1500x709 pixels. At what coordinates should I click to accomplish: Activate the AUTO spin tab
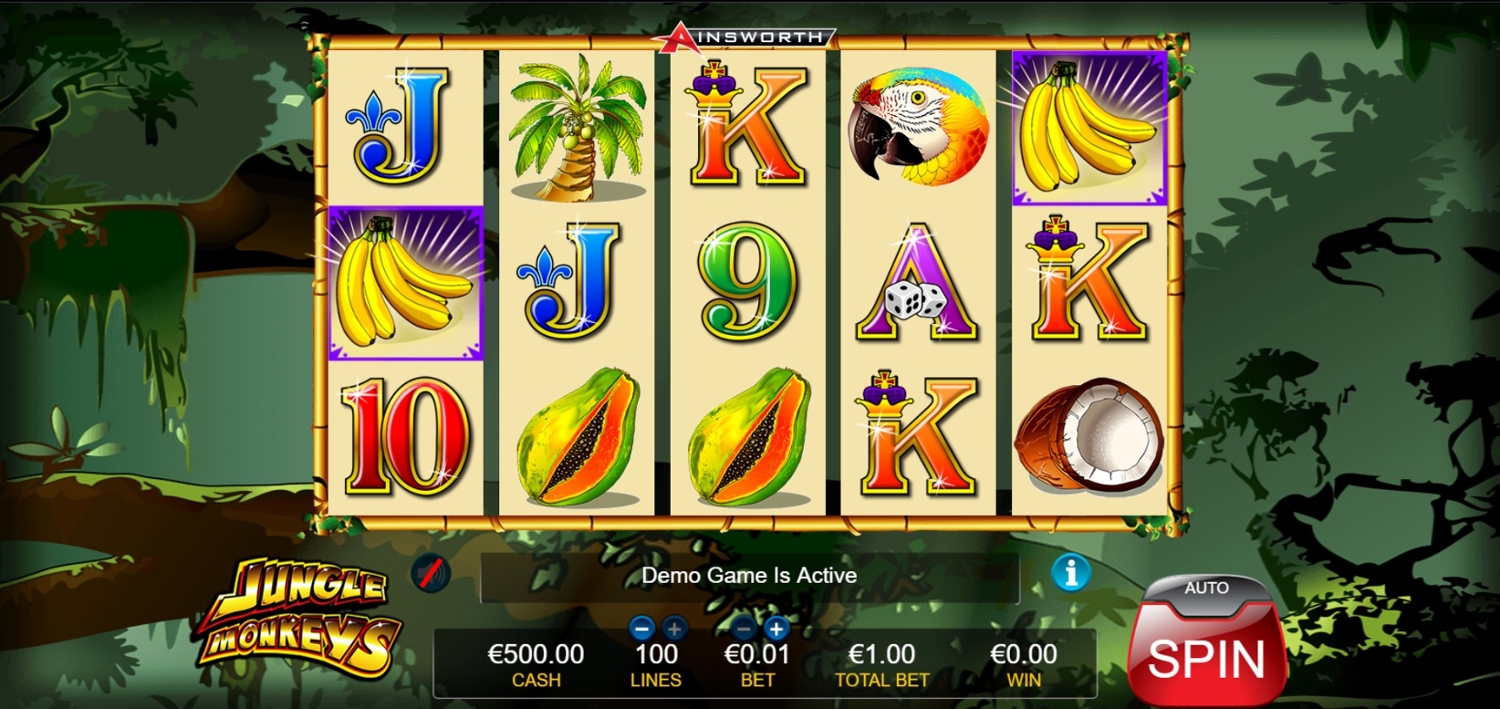(x=1206, y=588)
